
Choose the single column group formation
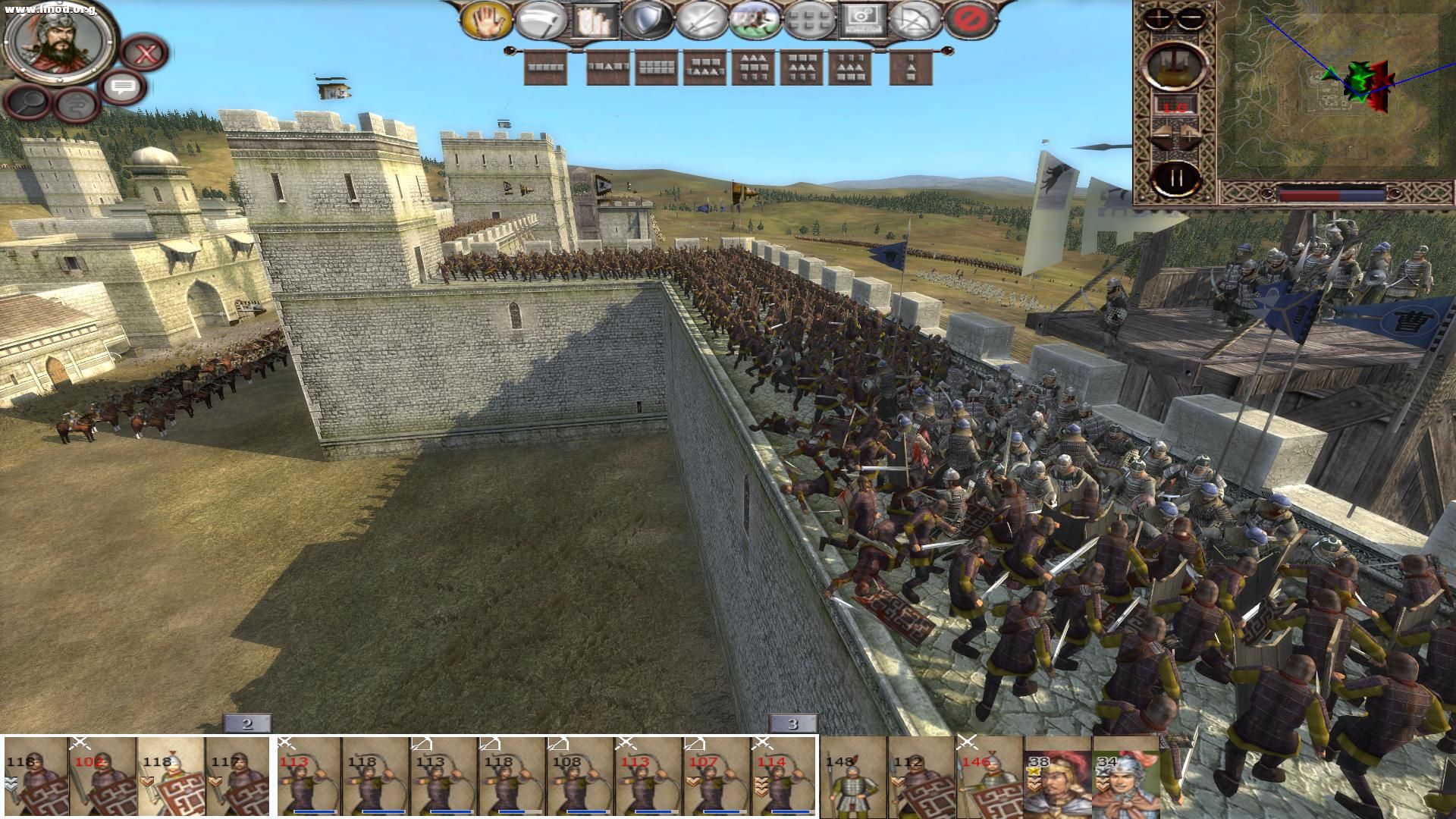coord(911,68)
